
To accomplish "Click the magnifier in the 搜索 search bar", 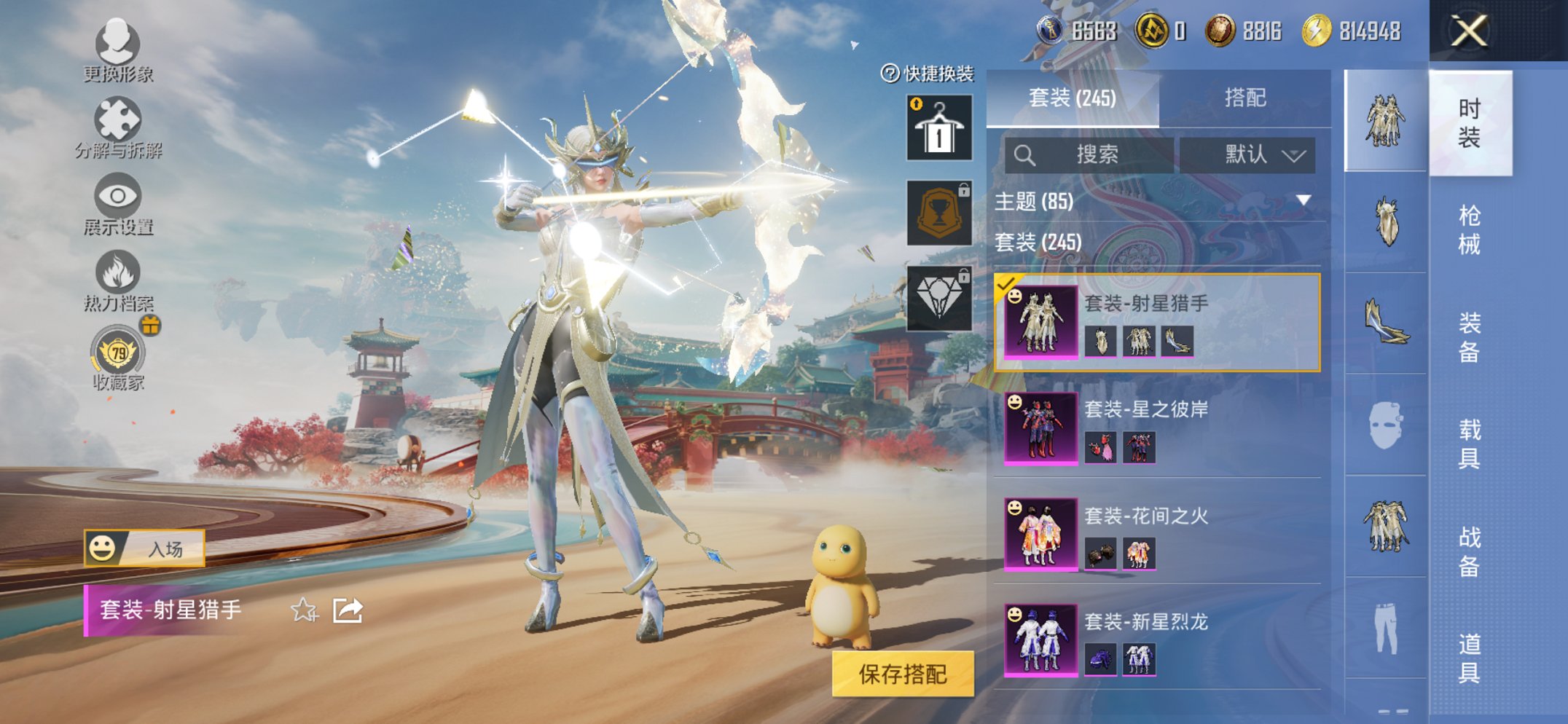I will 1027,154.
